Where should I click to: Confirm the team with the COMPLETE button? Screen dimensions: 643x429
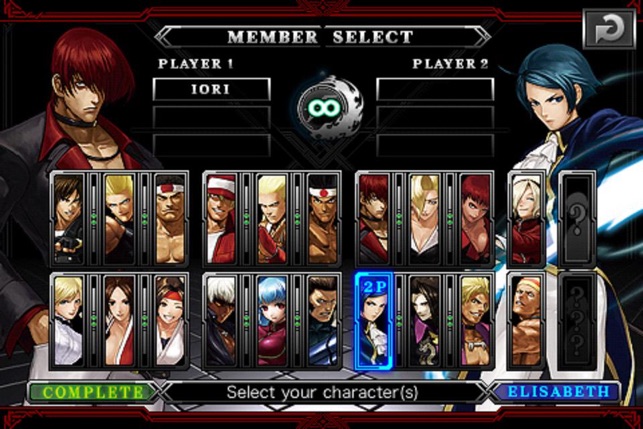(89, 391)
